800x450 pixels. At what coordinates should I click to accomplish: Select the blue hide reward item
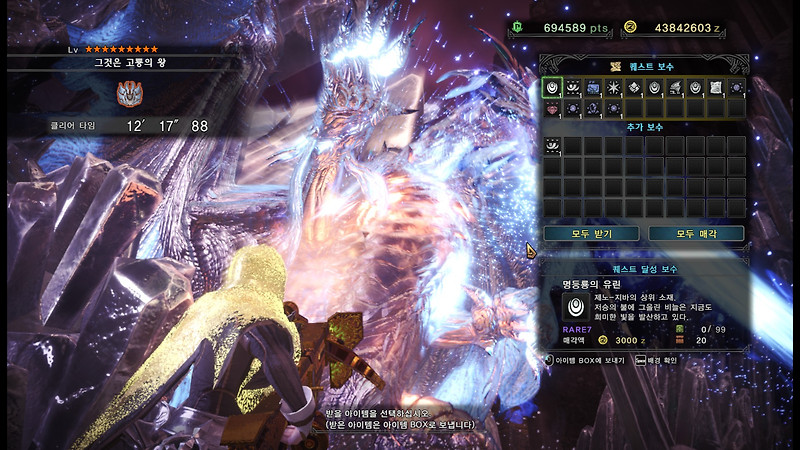tap(593, 88)
